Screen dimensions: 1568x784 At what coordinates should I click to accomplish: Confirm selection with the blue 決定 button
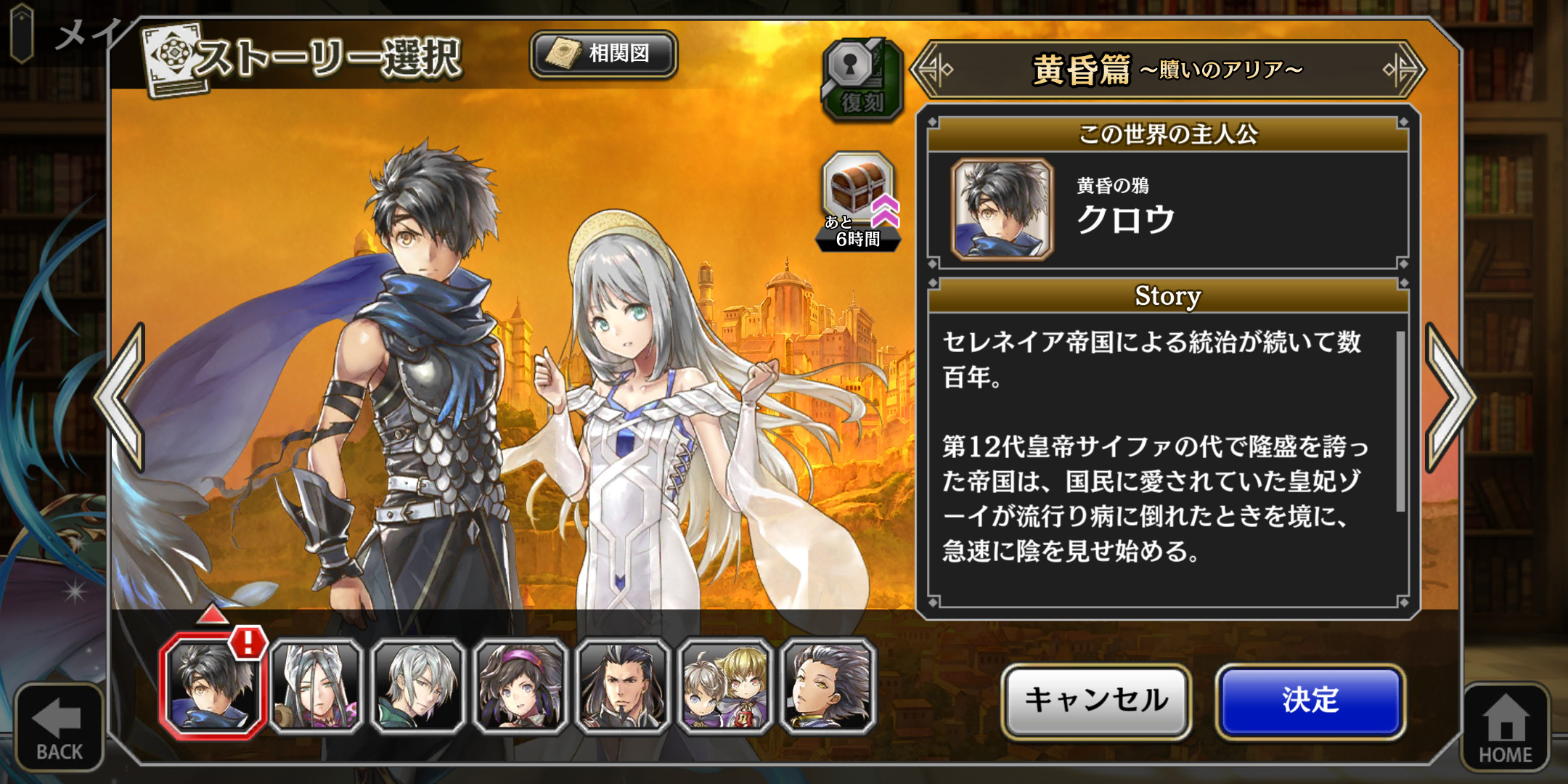pos(1310,701)
